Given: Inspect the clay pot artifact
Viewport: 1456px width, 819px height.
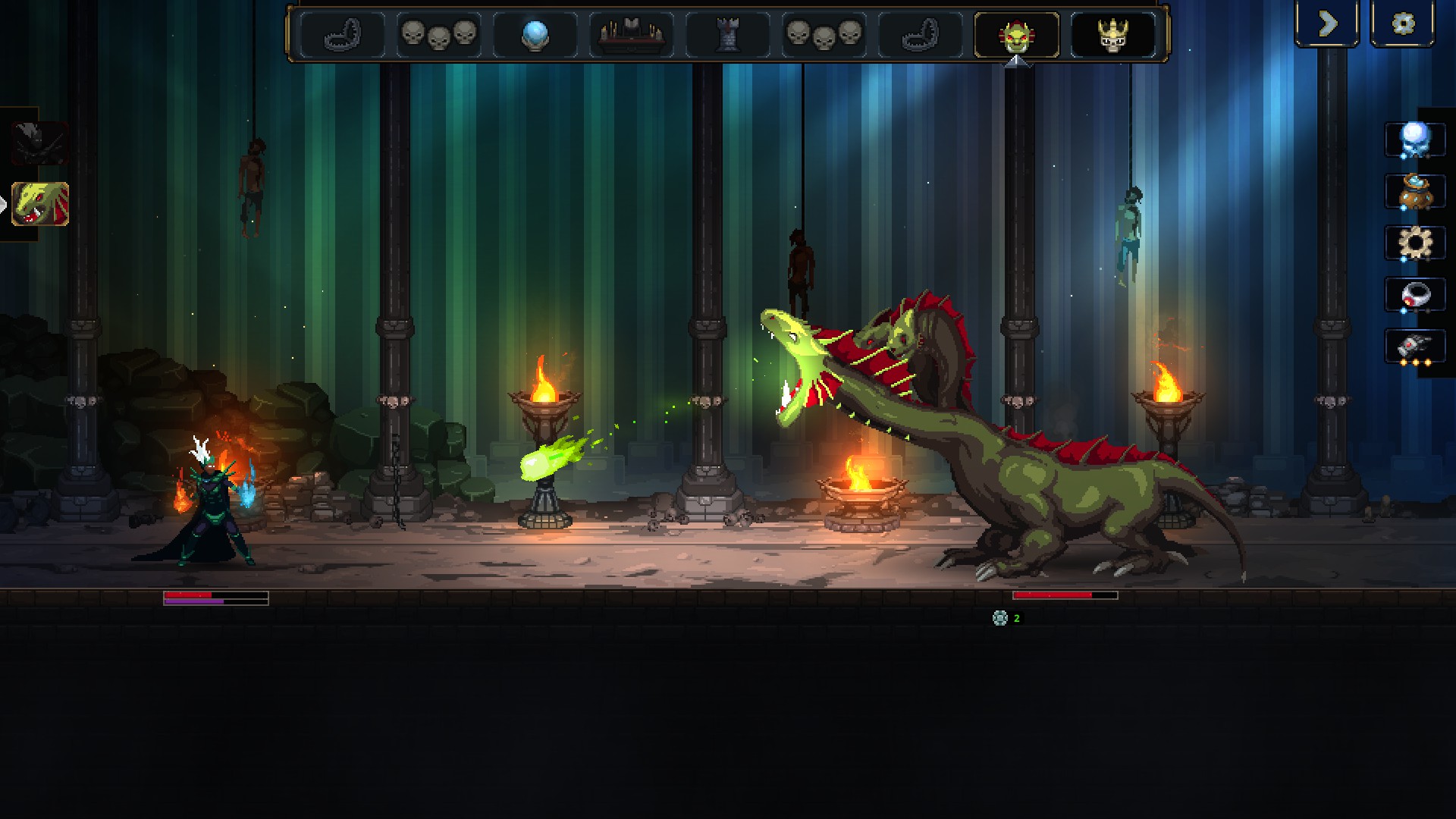Looking at the screenshot, I should (1414, 192).
